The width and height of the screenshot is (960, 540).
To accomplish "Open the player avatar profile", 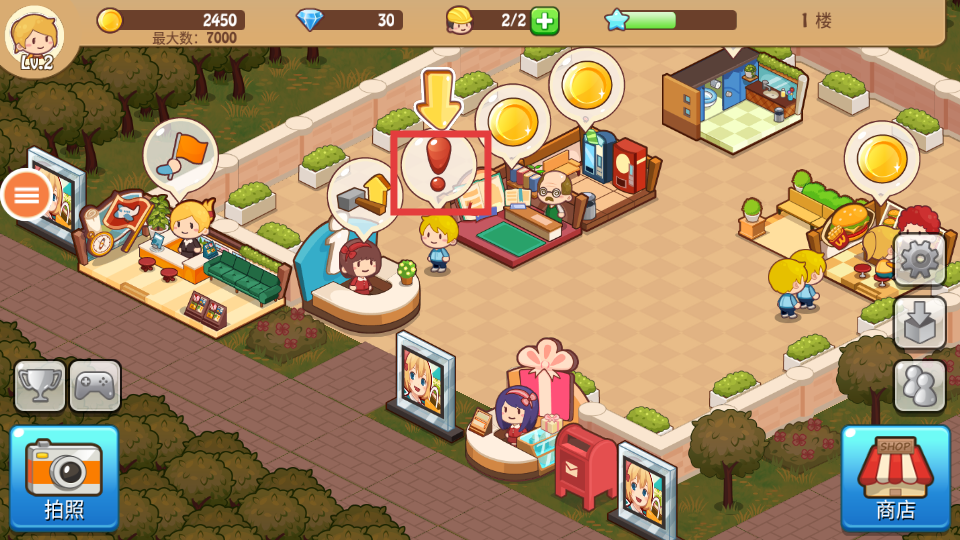I will click(35, 36).
